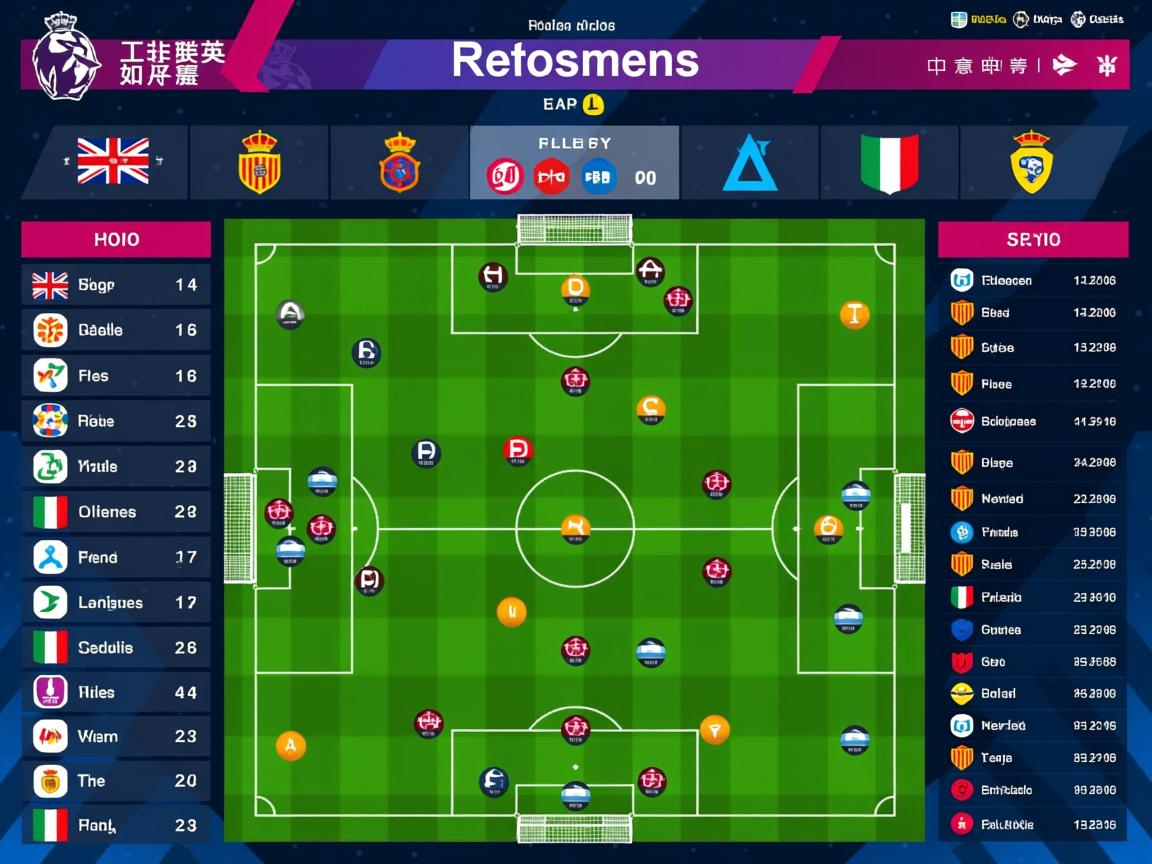Select the Bolopcoes row in right list

[x=1033, y=421]
